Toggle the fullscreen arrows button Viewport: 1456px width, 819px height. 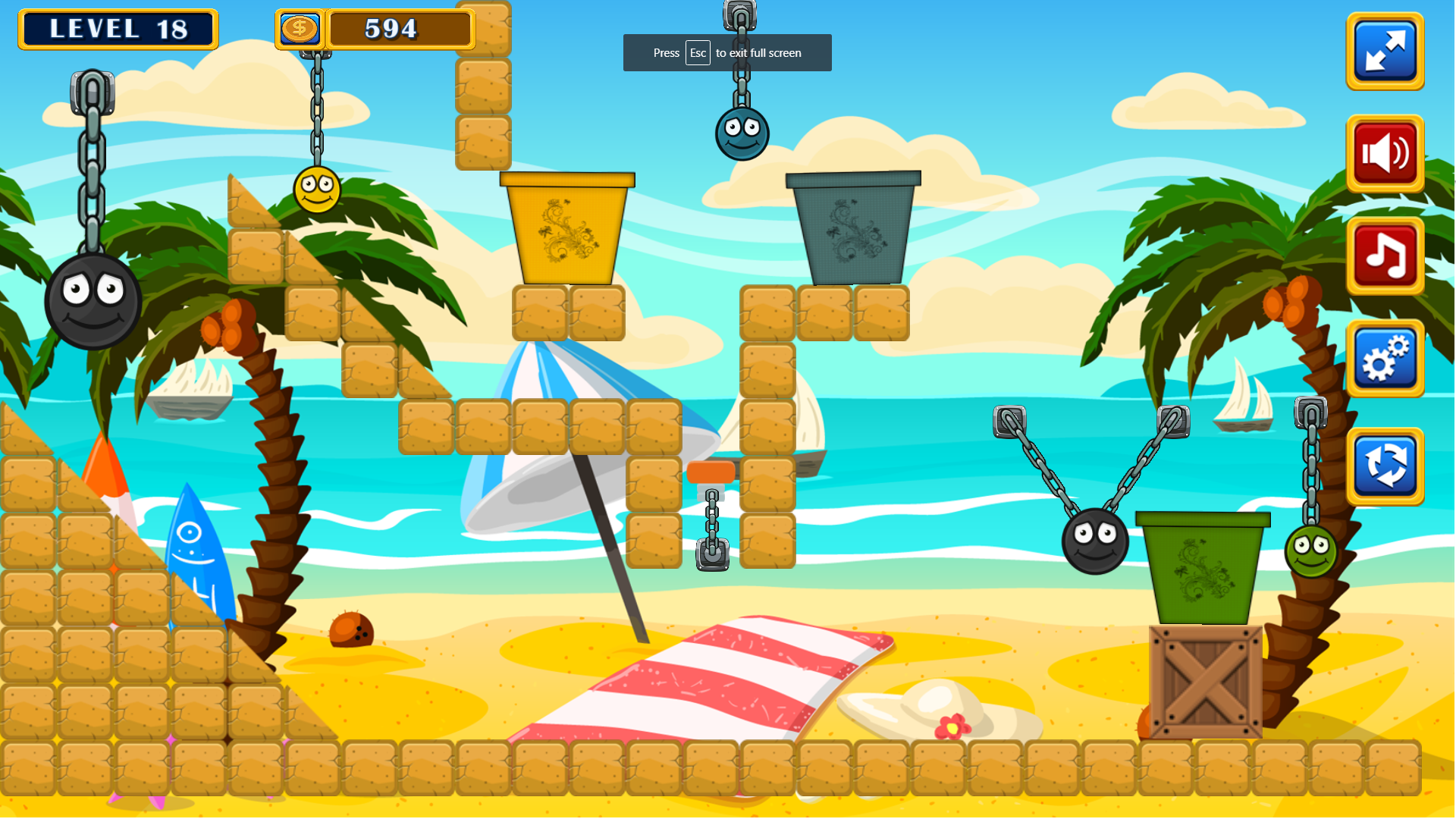(1385, 52)
